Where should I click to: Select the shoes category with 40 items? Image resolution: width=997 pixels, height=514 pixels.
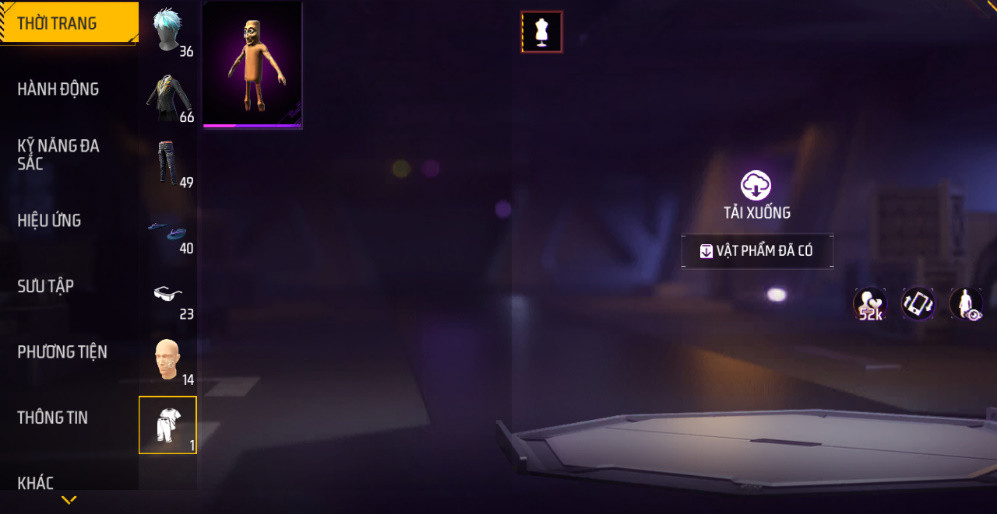[168, 230]
